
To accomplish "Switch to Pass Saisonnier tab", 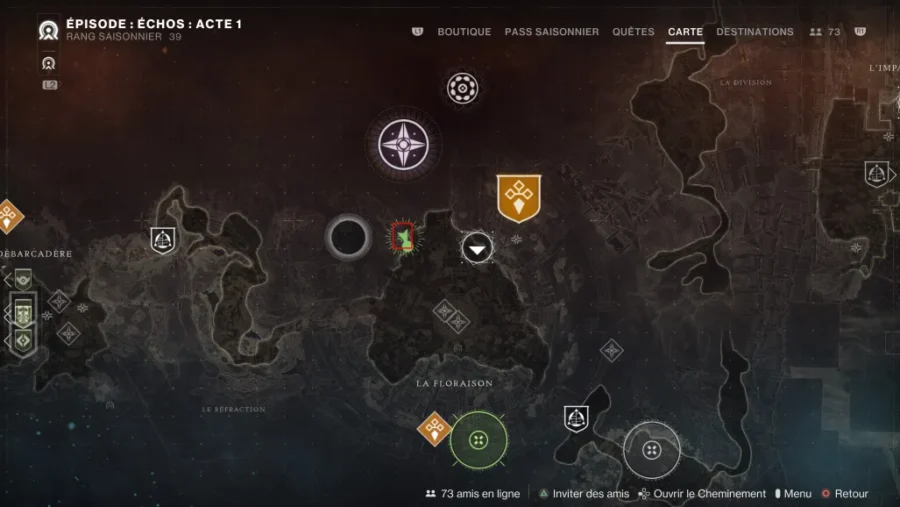I will (x=551, y=32).
